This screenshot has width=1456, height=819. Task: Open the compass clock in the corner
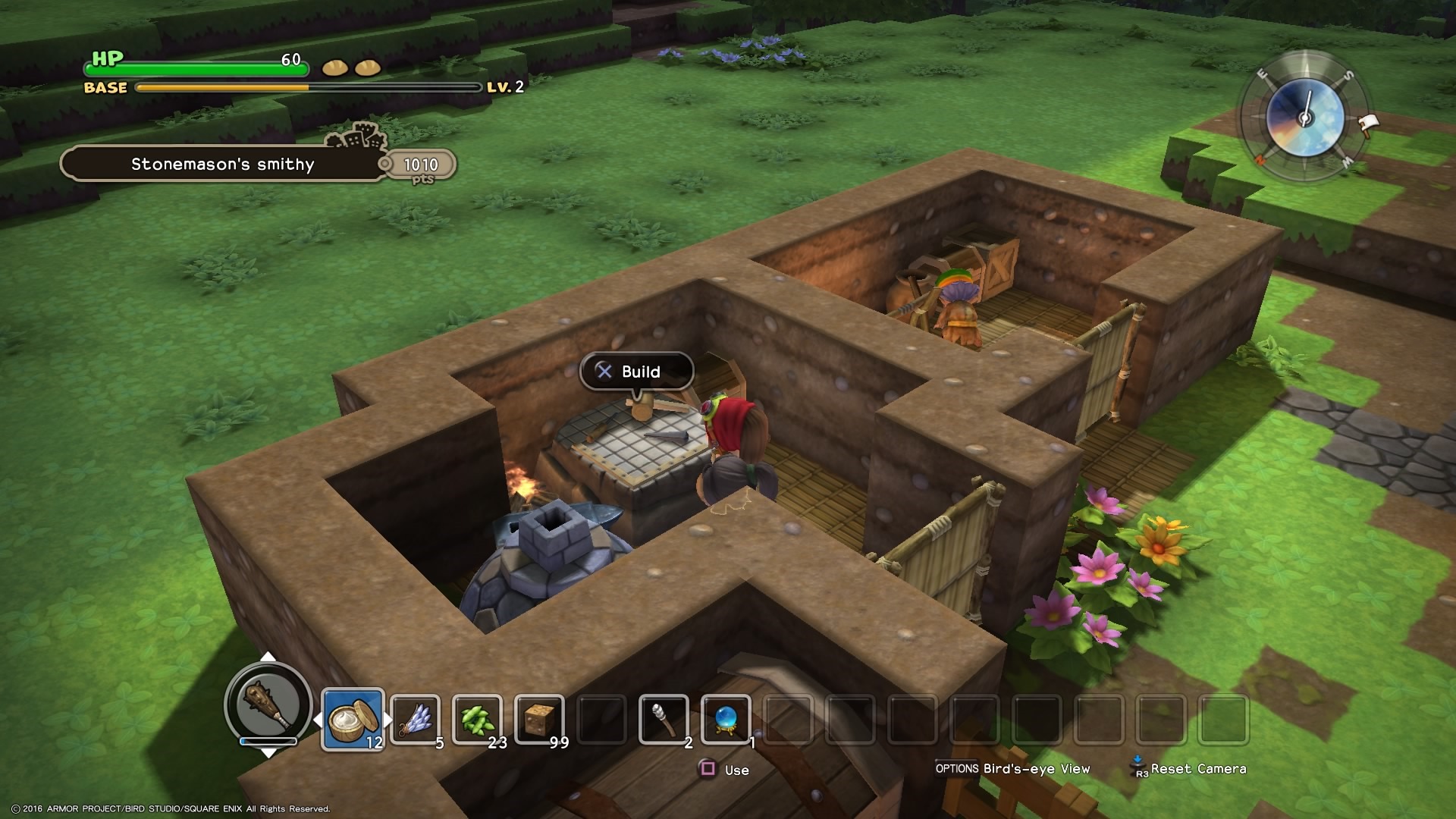tap(1305, 118)
